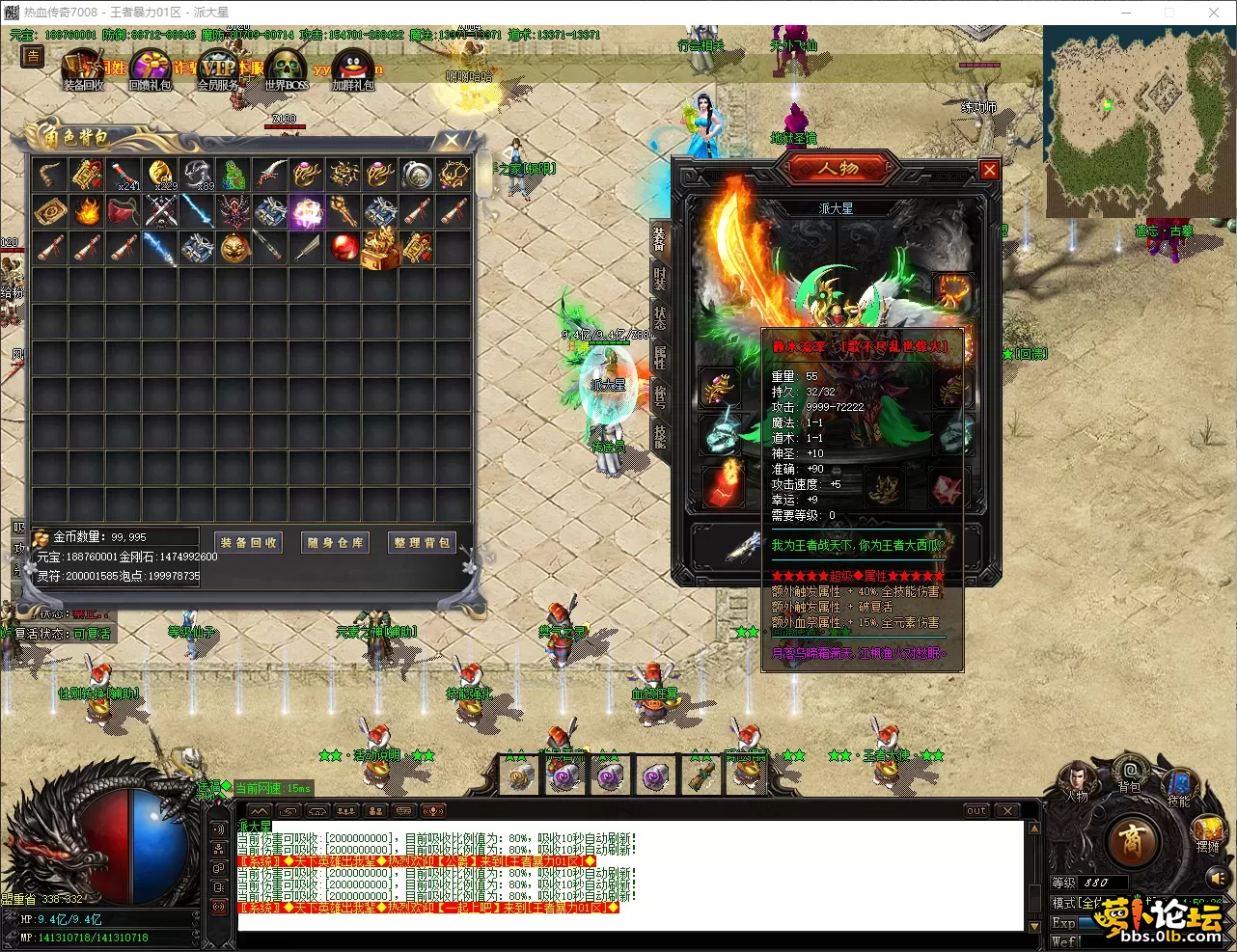The image size is (1237, 952).
Task: Open the round 商 shop button
Action: click(x=1132, y=841)
